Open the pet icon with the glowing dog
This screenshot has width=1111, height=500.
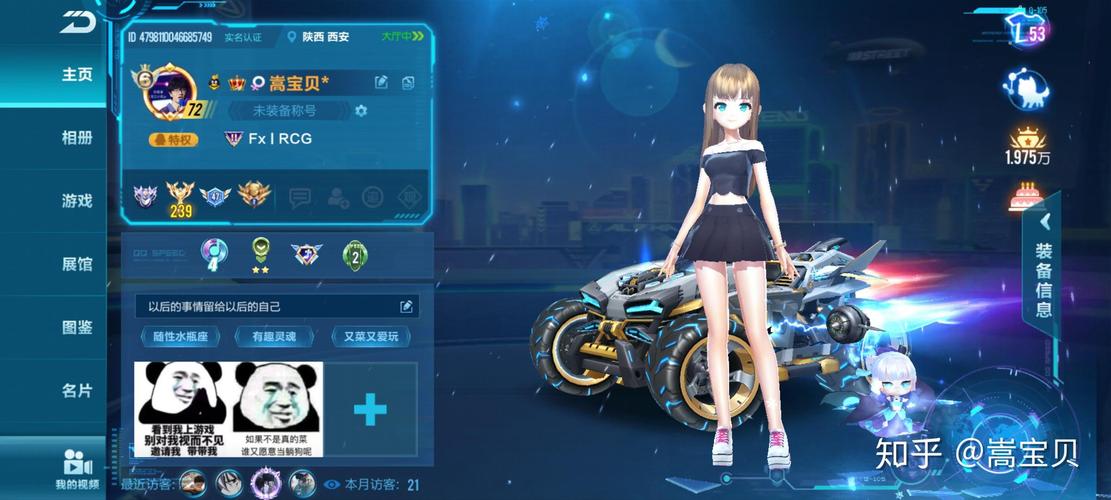click(1027, 89)
